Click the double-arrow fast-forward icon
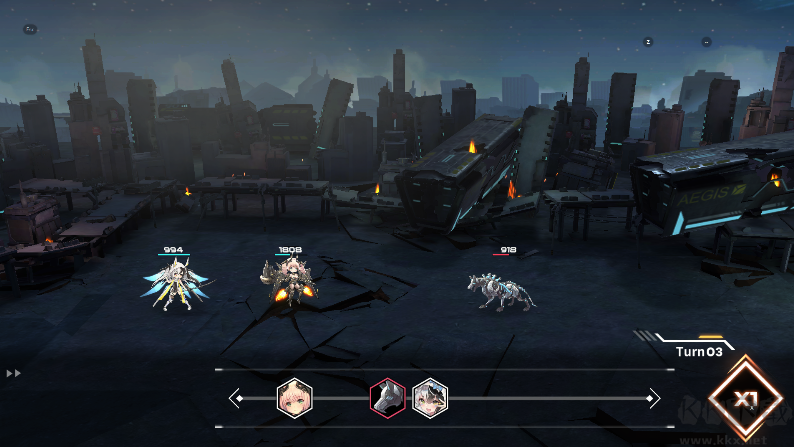794x447 pixels. 14,373
